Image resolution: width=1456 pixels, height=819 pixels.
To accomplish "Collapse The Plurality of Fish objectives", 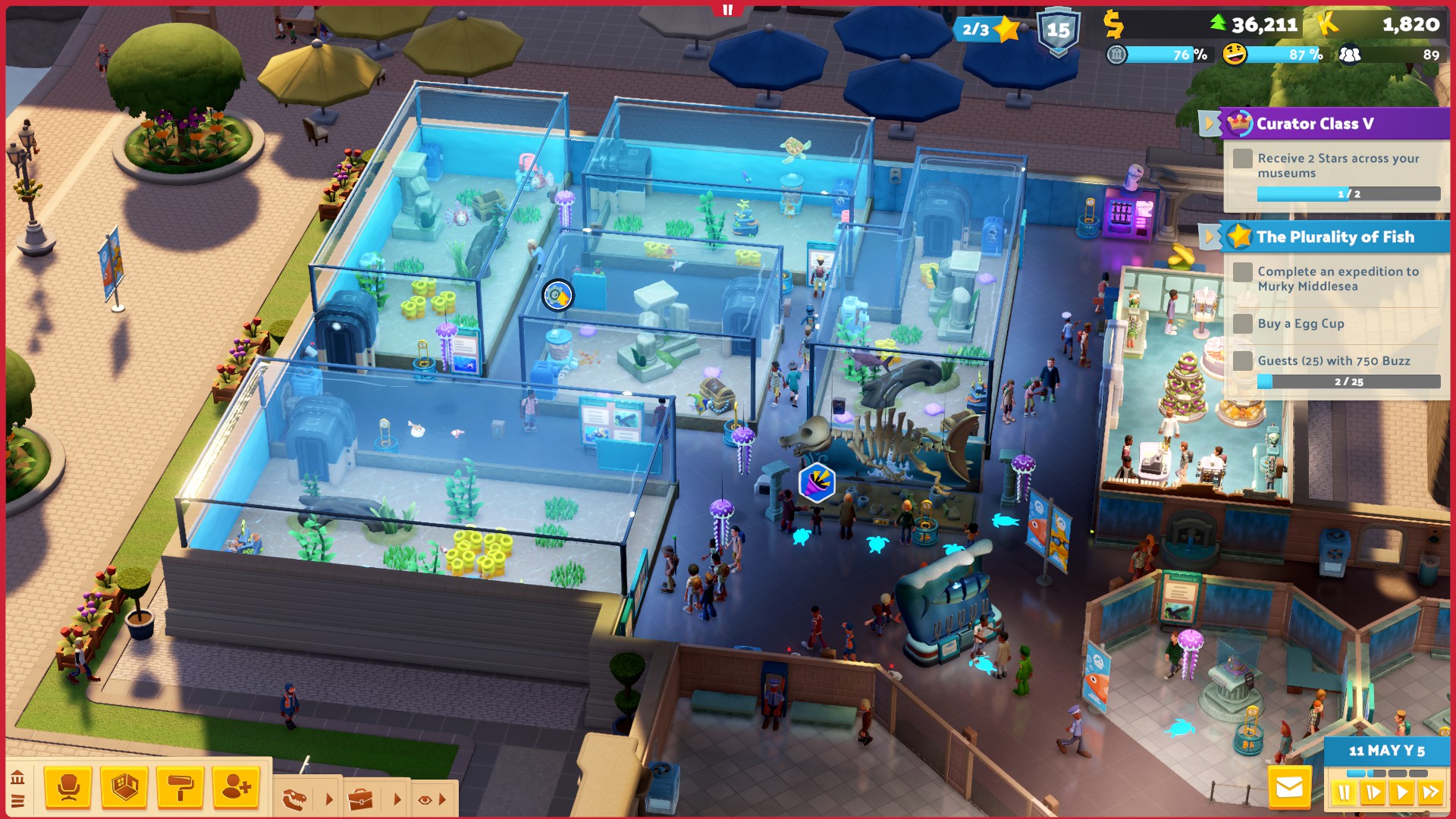I will [1209, 237].
